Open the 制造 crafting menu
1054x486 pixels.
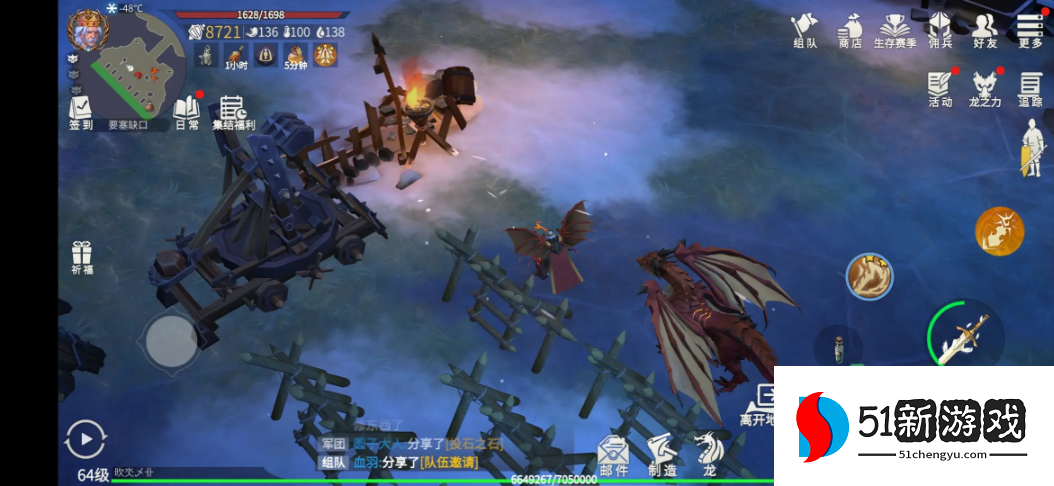(661, 455)
